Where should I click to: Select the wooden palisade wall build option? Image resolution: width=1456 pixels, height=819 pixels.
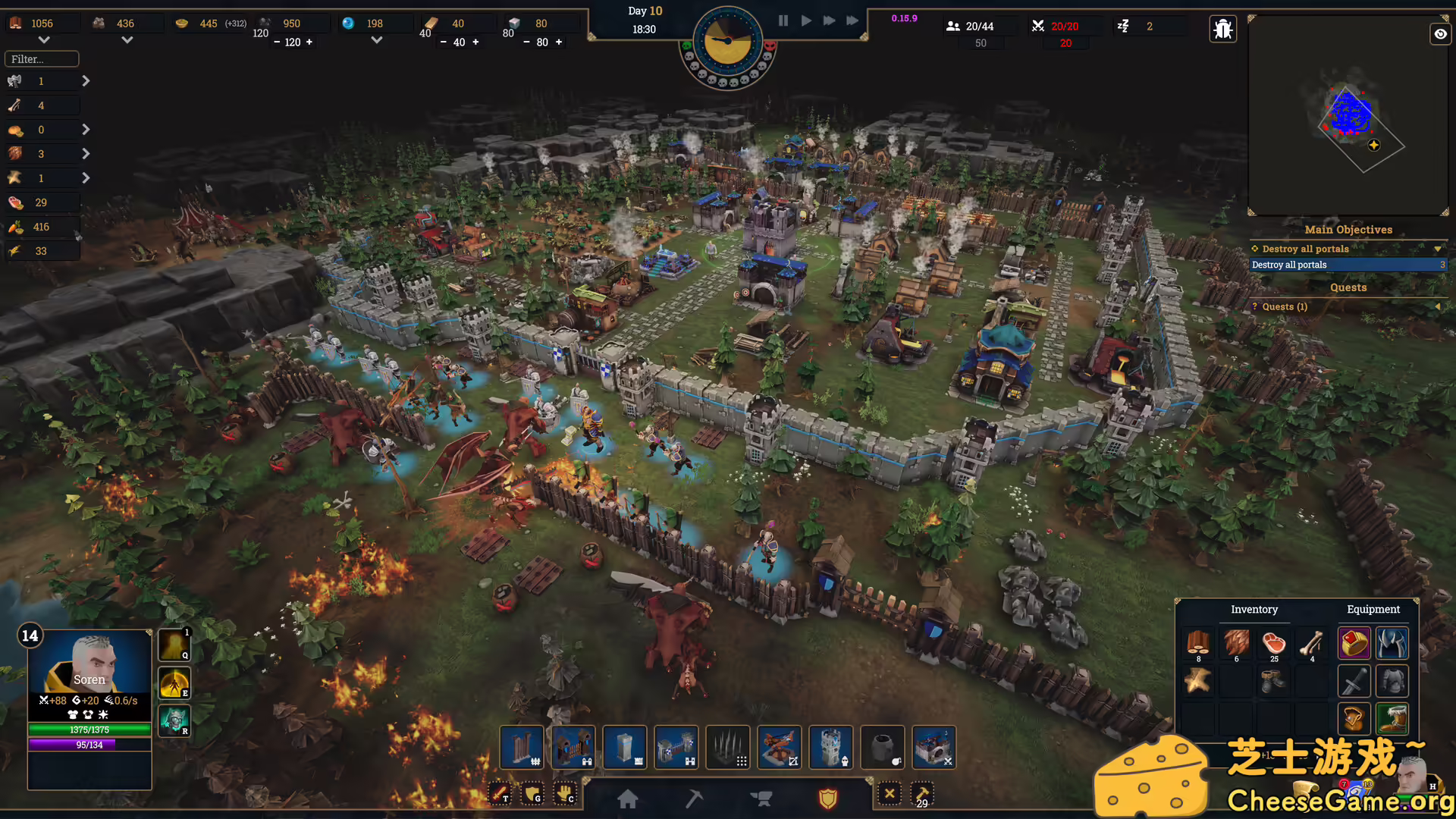(522, 747)
